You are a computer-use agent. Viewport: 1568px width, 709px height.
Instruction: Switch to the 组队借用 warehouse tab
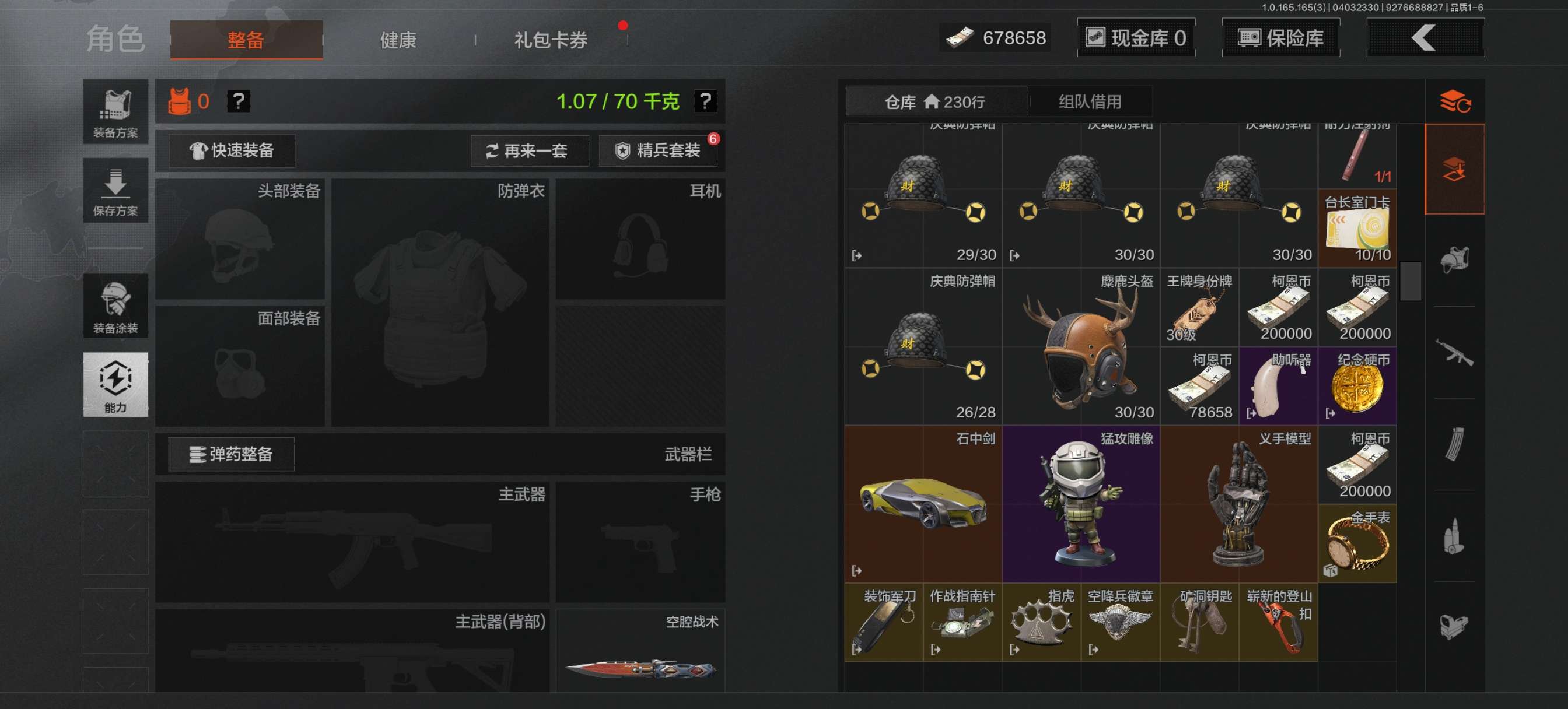pos(1090,101)
